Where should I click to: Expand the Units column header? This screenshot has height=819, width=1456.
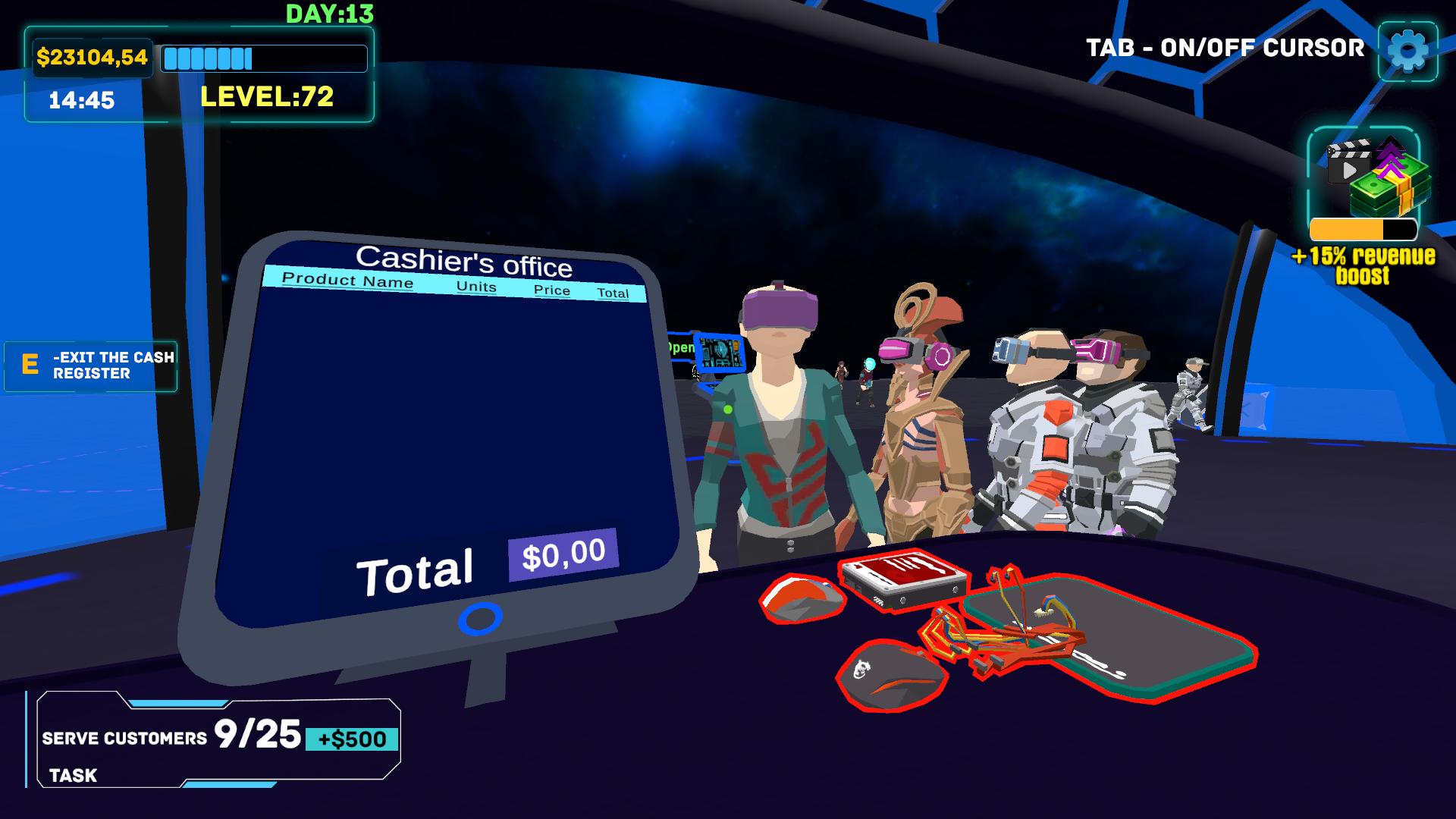(476, 287)
